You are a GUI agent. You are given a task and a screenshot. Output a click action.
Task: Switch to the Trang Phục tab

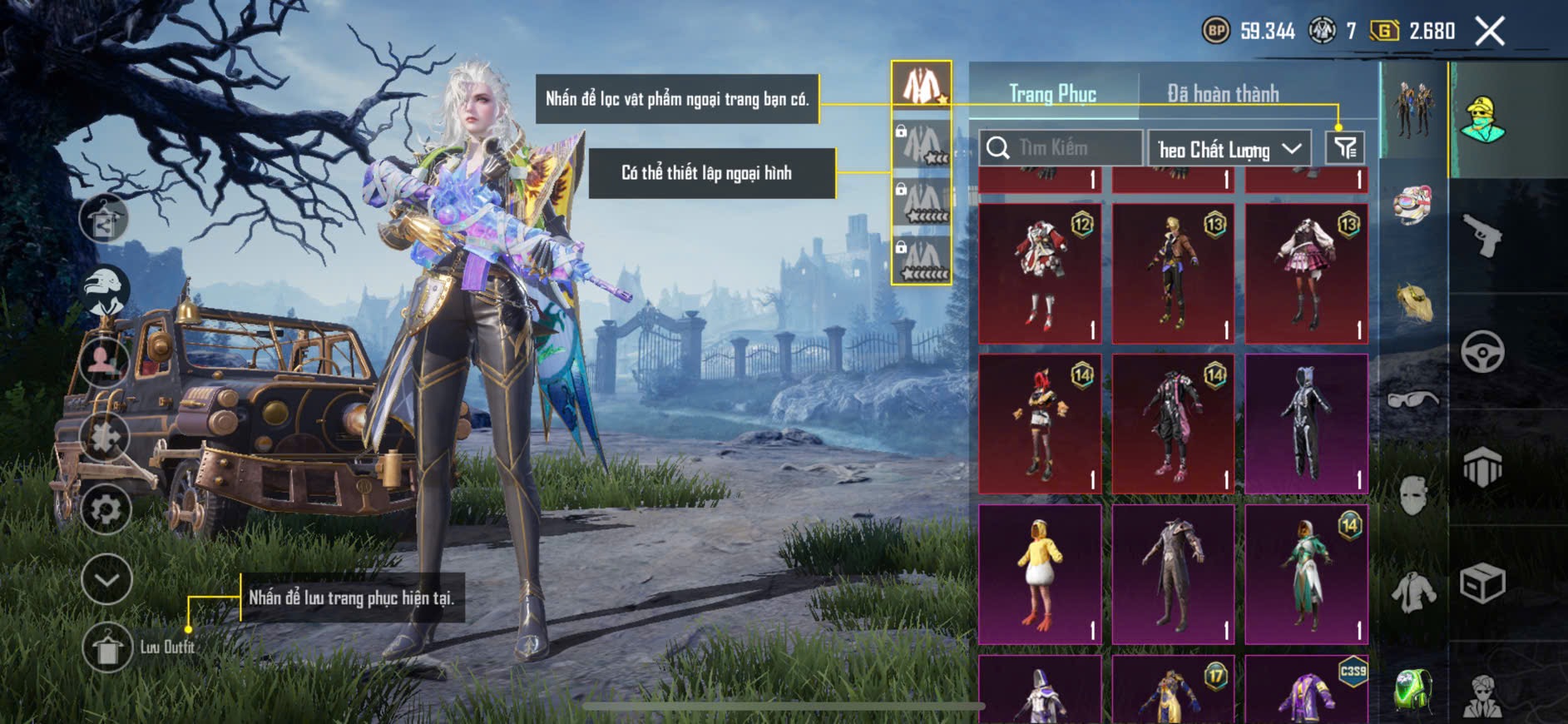pyautogui.click(x=1052, y=94)
